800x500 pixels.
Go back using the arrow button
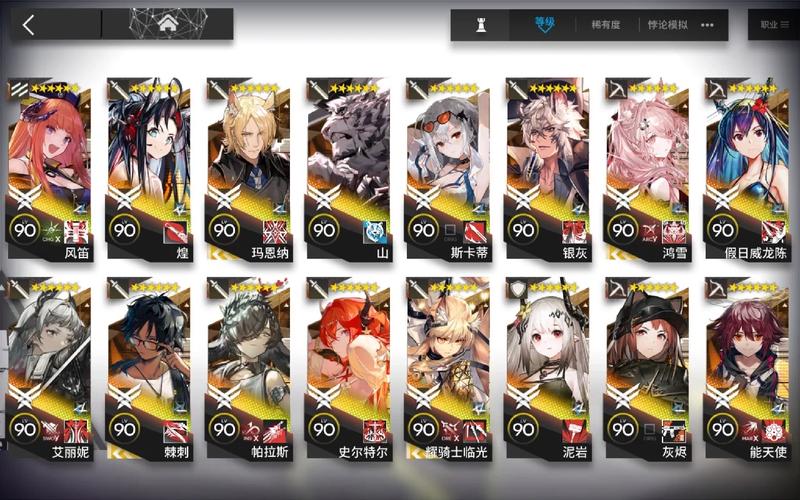[28, 25]
